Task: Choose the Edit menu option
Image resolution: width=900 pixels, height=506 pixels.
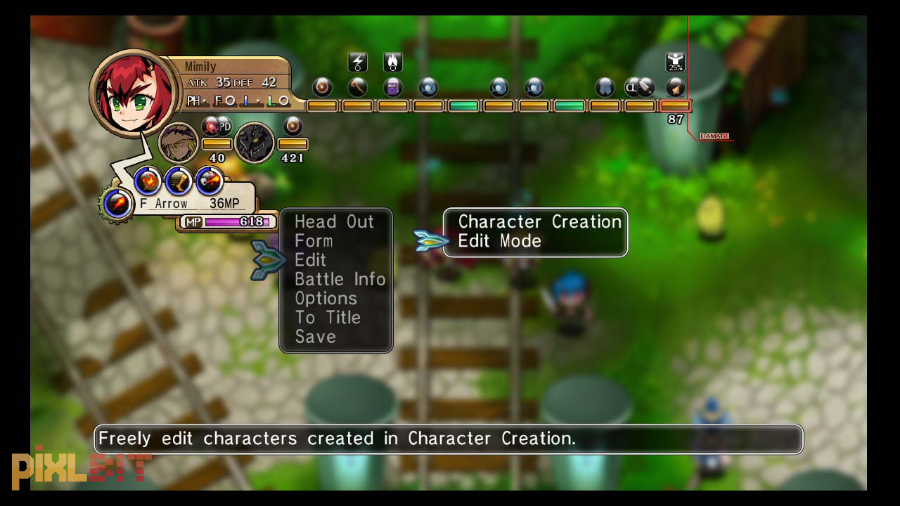Action: tap(311, 260)
